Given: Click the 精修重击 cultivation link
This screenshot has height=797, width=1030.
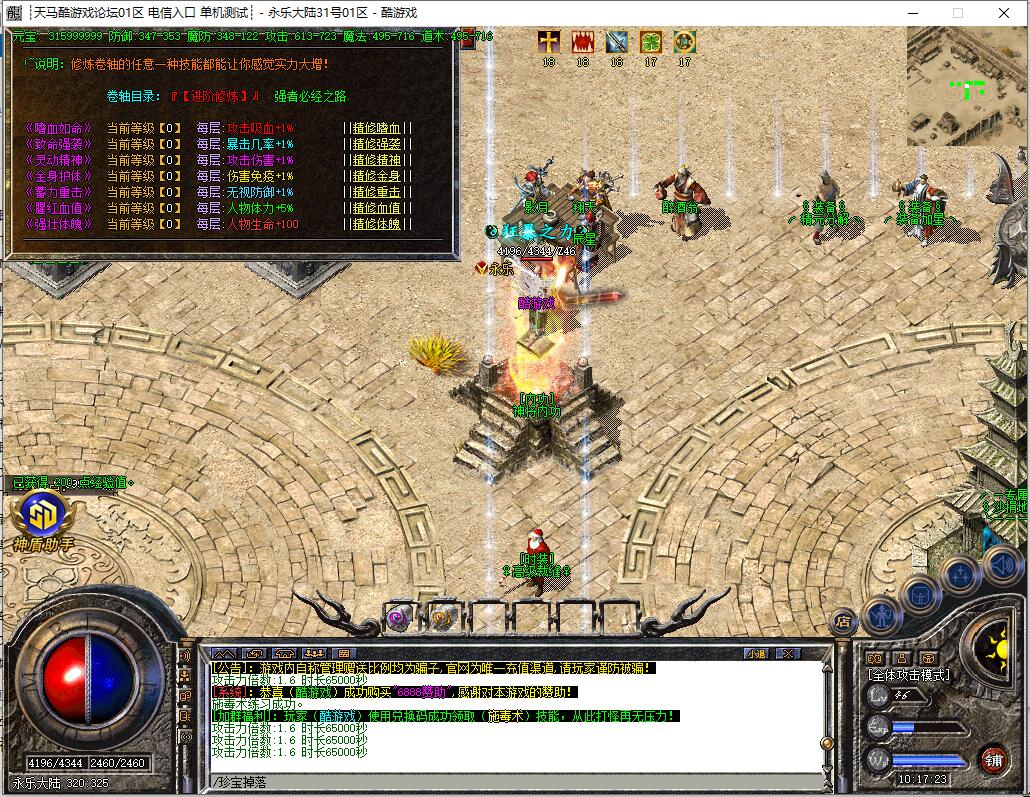Looking at the screenshot, I should click(x=376, y=192).
